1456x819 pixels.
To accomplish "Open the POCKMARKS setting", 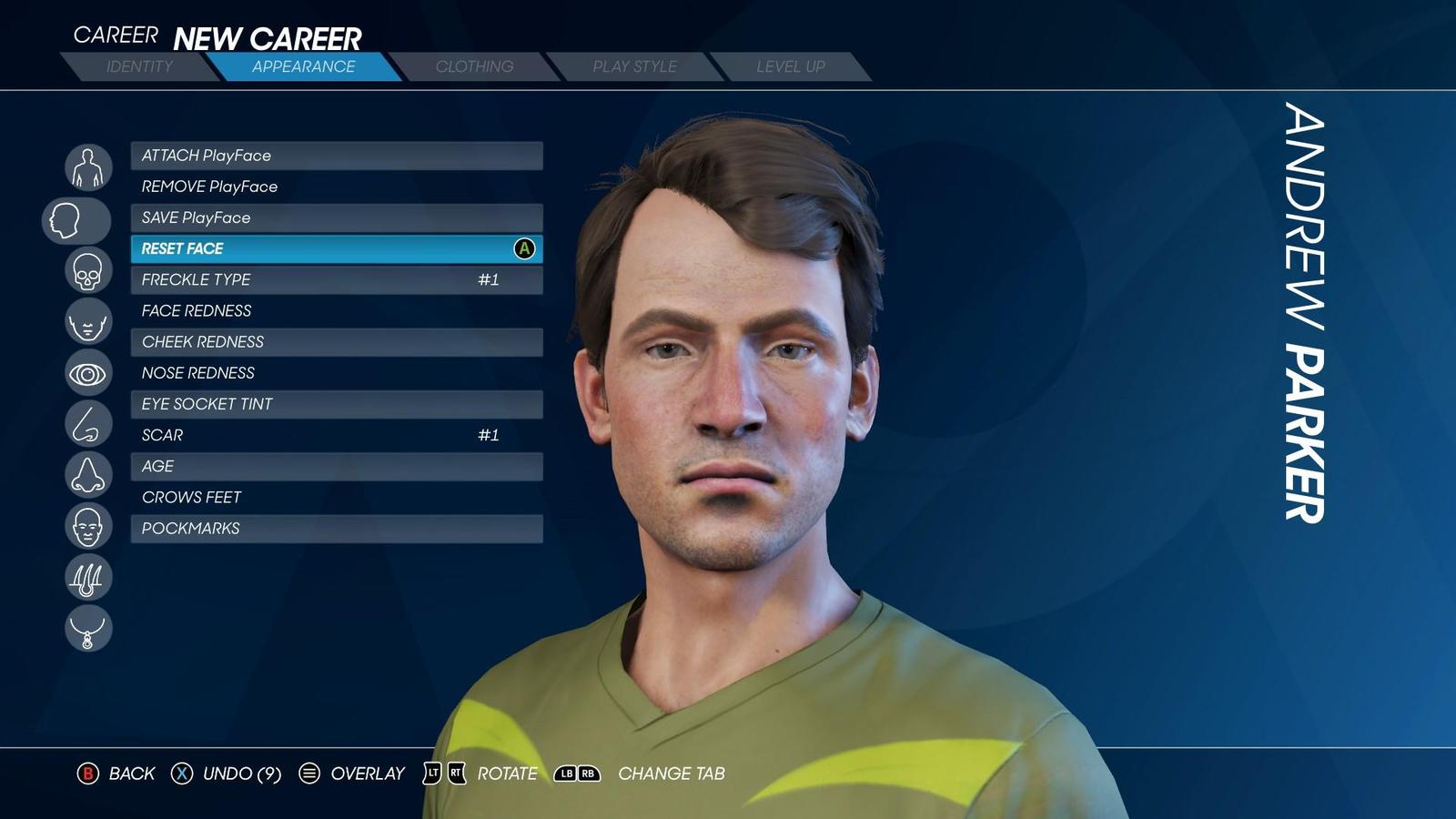I will [337, 529].
